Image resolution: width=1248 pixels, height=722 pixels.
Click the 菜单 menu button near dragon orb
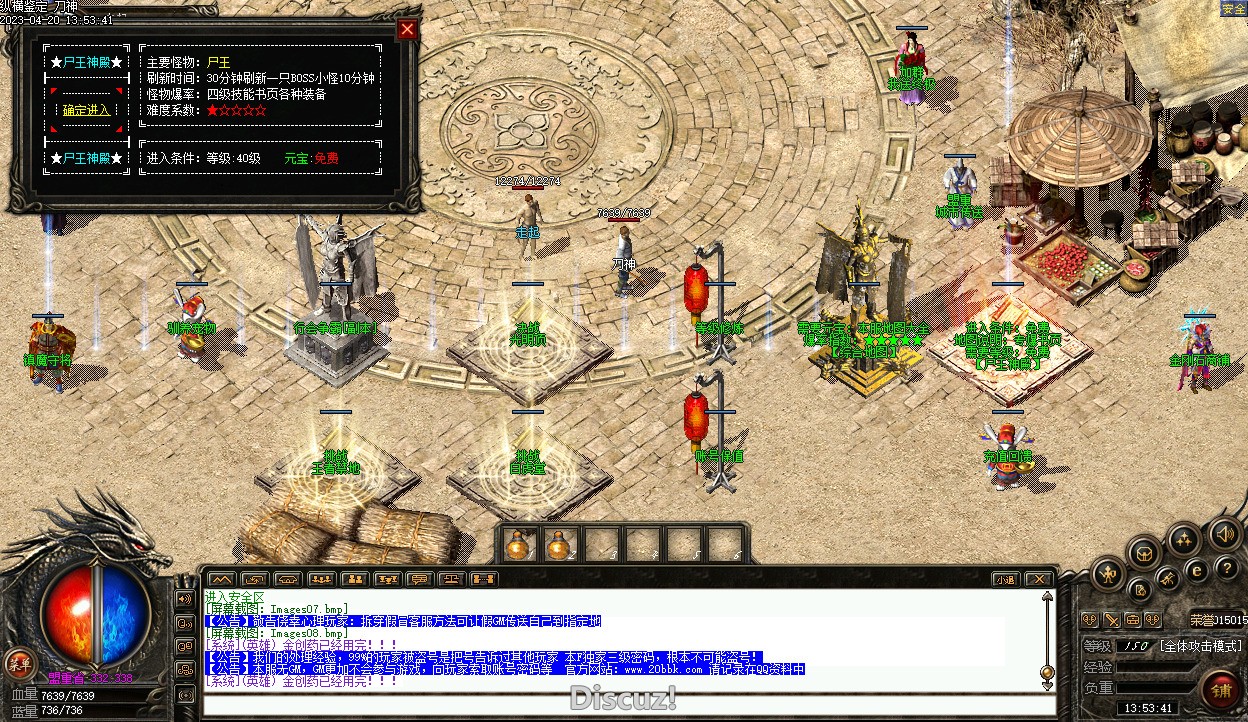click(18, 662)
